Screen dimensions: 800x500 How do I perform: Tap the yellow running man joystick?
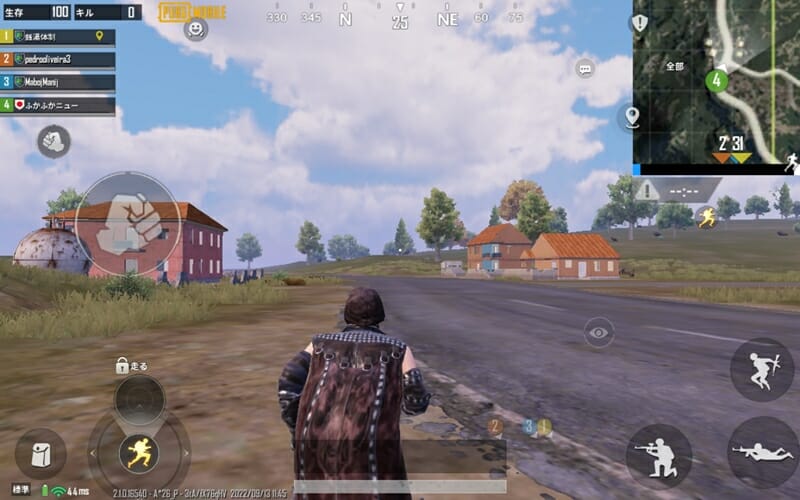click(x=139, y=453)
